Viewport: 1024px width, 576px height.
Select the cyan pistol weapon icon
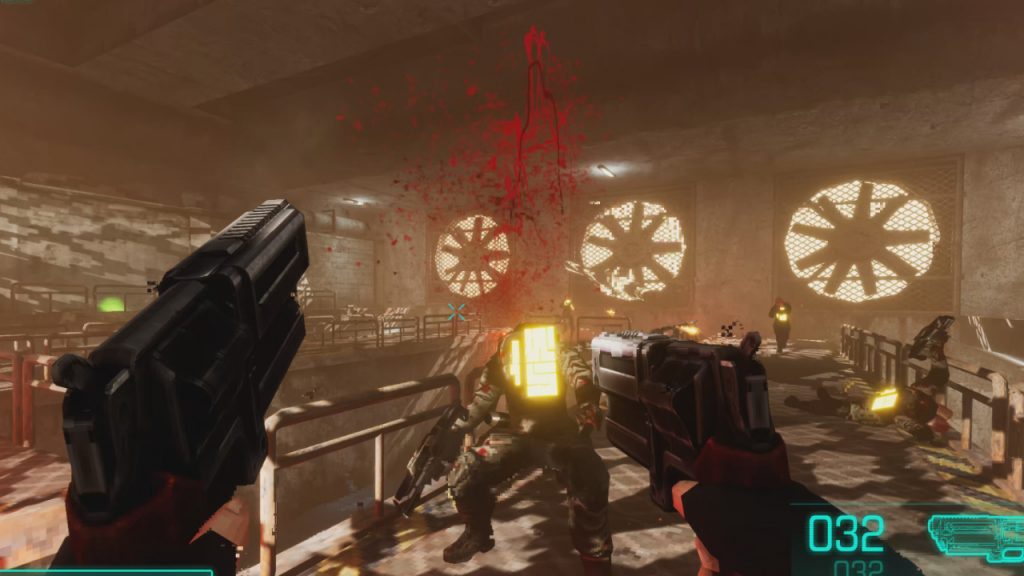click(975, 535)
